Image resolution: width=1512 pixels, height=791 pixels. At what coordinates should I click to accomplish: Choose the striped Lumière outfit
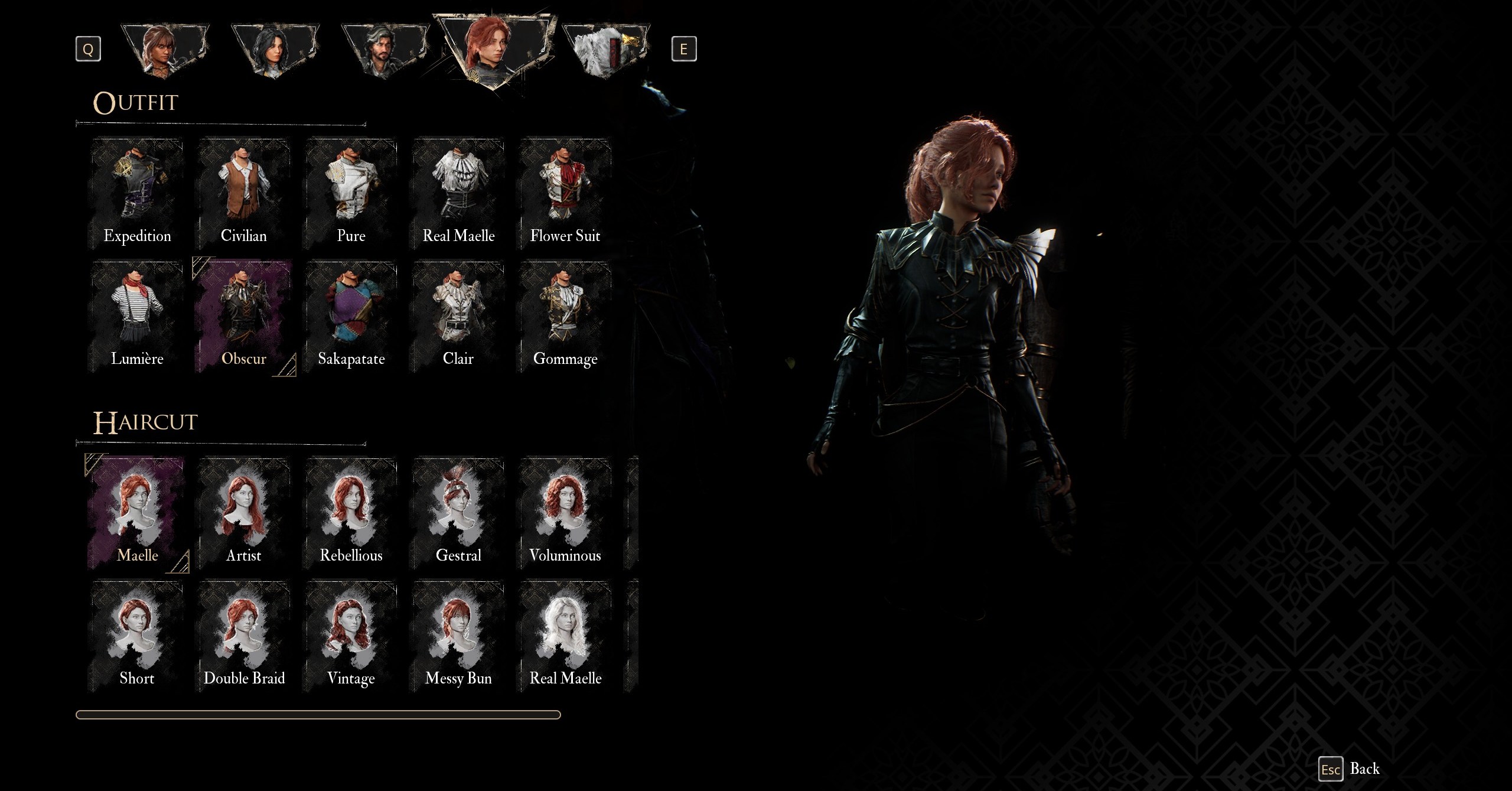click(137, 317)
